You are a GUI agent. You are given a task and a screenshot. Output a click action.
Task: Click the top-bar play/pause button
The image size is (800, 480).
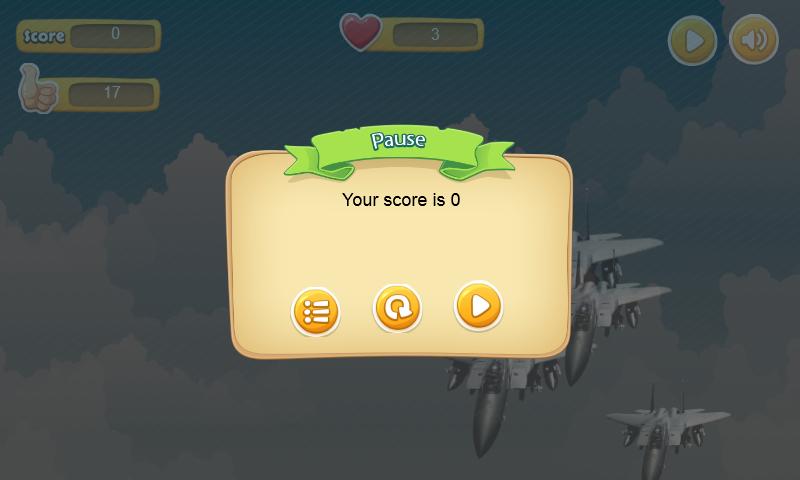[x=692, y=41]
